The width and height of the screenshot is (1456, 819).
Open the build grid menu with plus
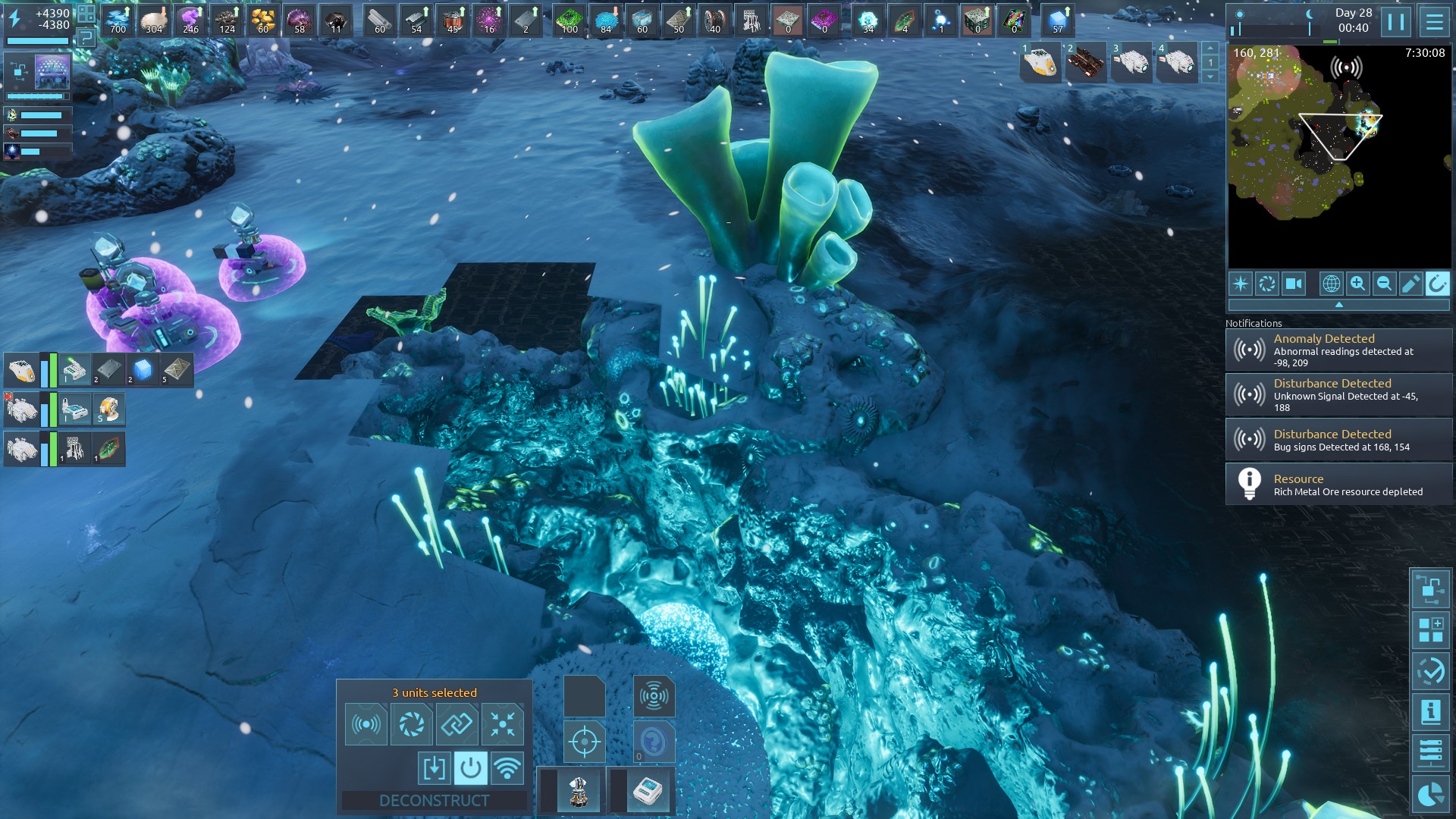pos(1430,629)
